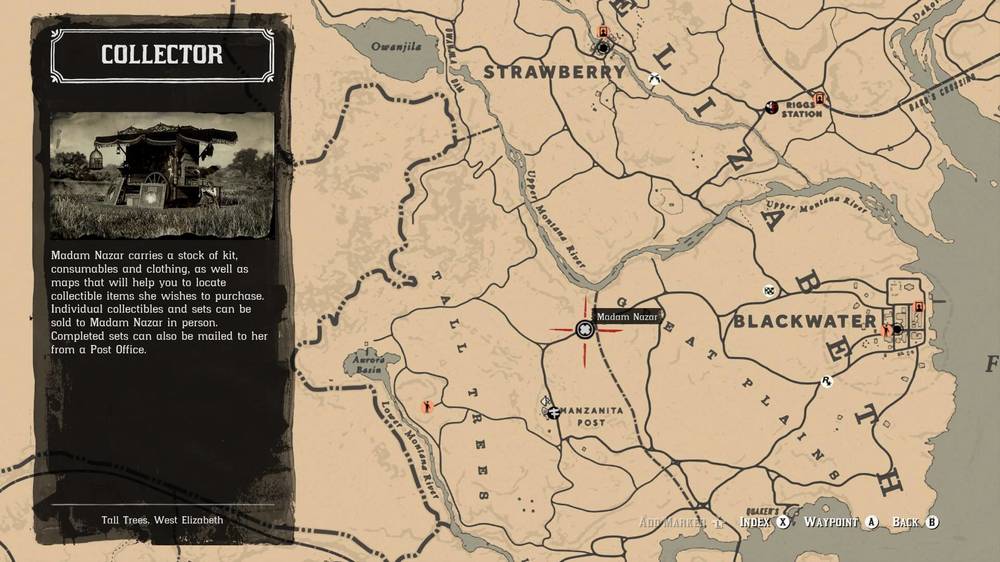Viewport: 1000px width, 562px height.
Task: Click the black-and-red marker left of Riggs Station
Action: [x=771, y=106]
